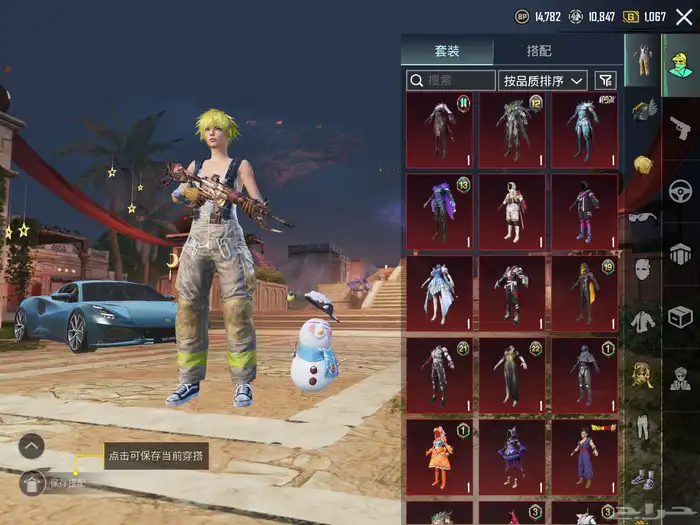Select the sunglasses category icon
Screen dimensions: 700x525
point(642,217)
